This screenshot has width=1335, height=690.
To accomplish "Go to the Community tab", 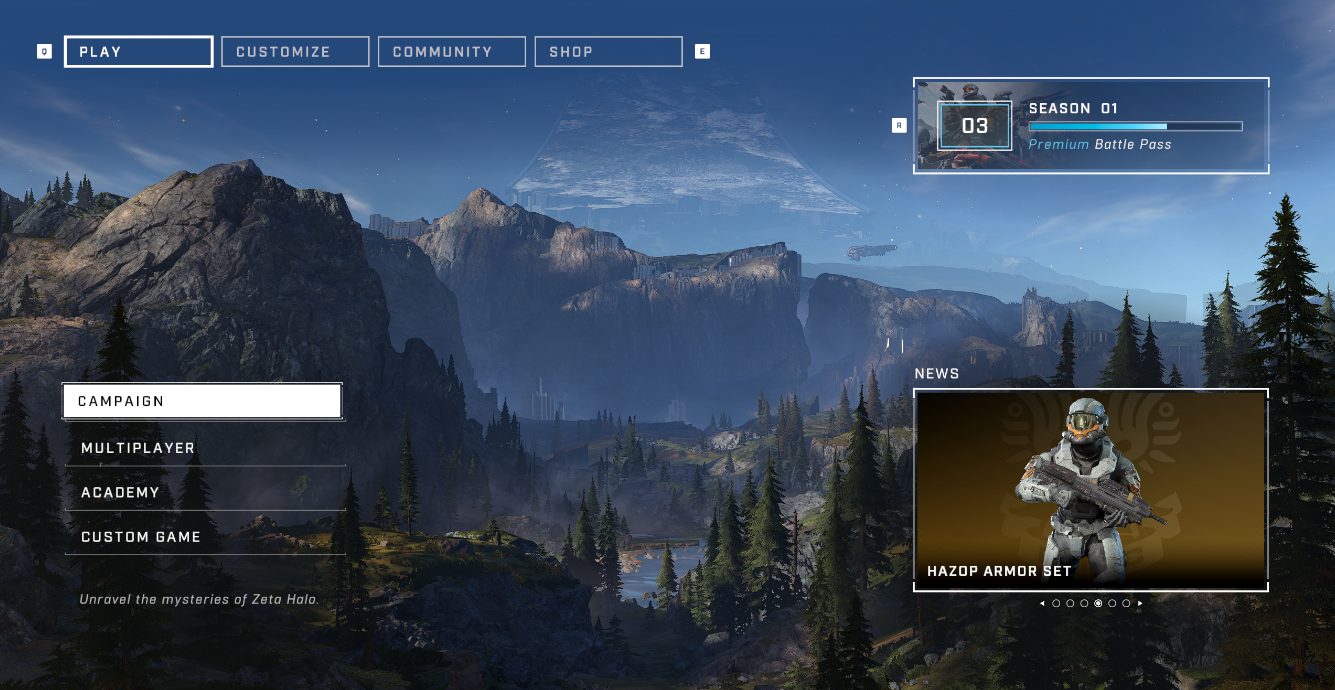I will (x=451, y=52).
